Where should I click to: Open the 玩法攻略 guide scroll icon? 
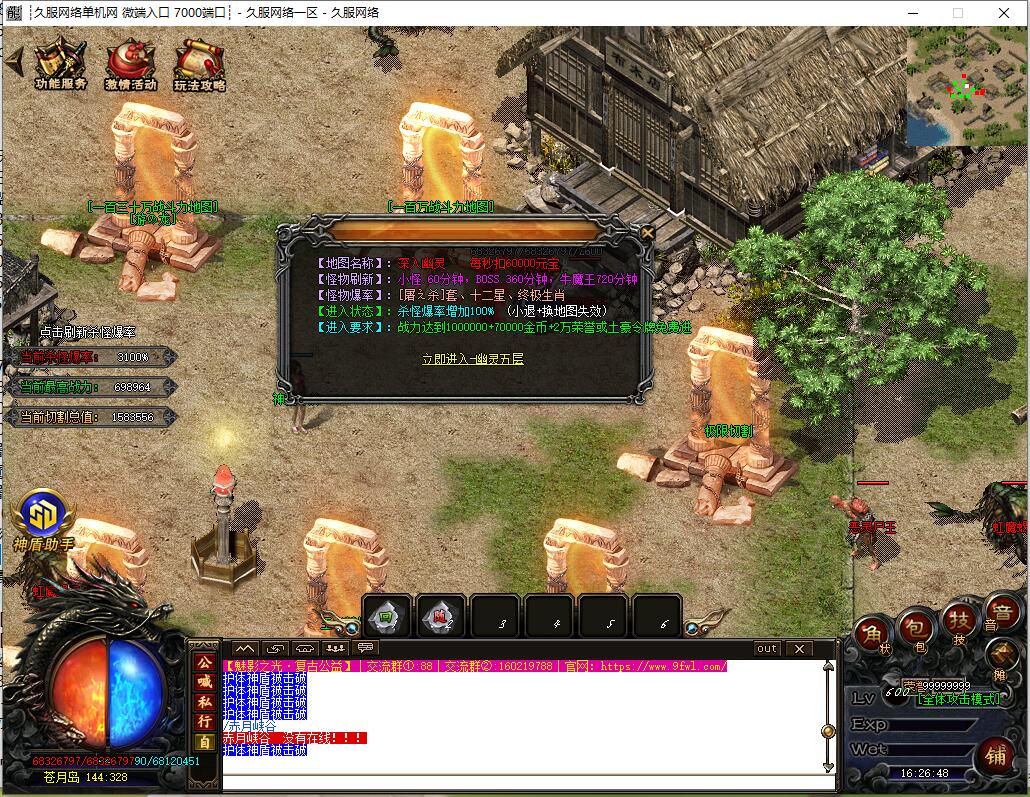pos(199,64)
